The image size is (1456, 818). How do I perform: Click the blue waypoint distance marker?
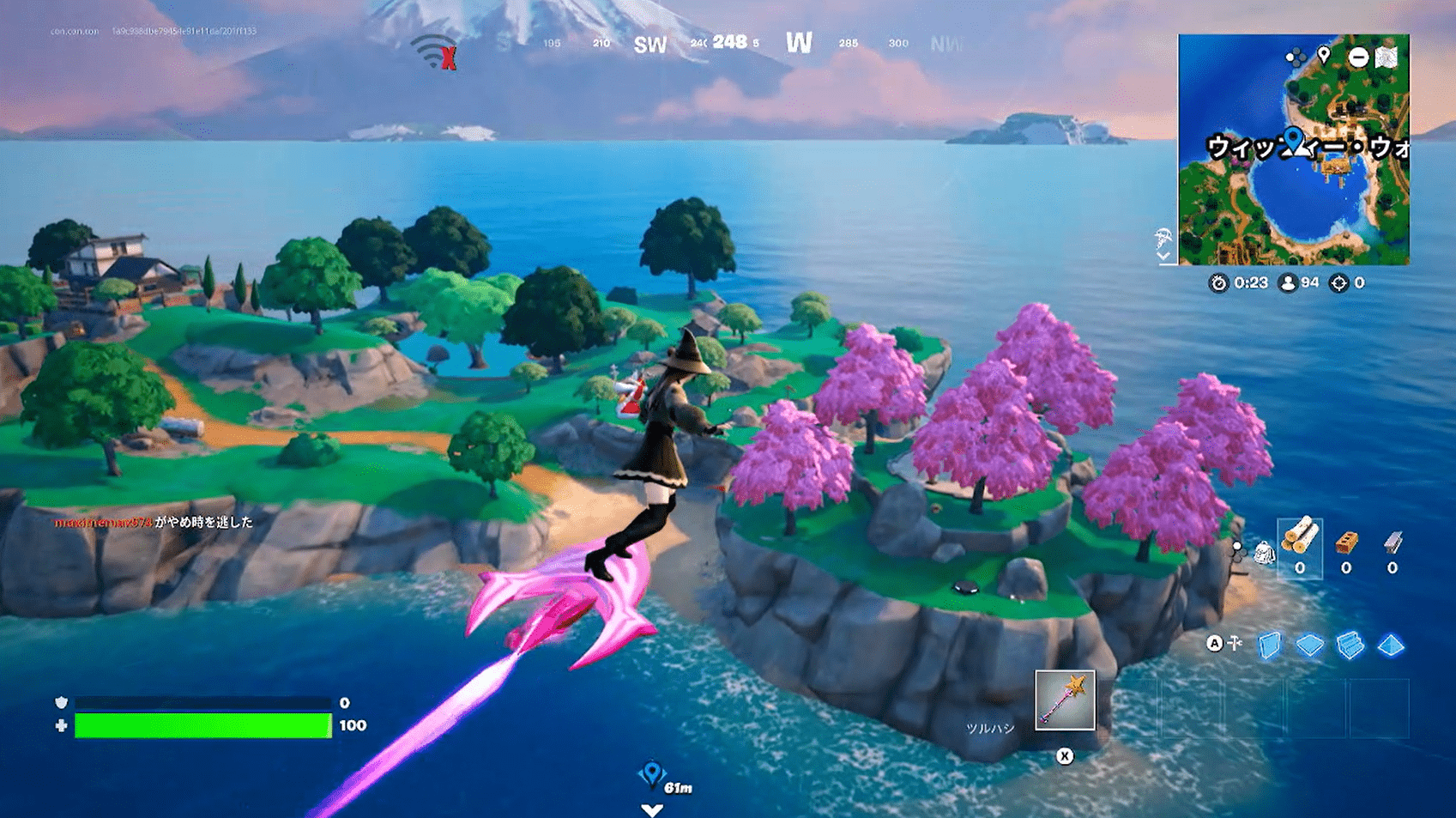(652, 775)
